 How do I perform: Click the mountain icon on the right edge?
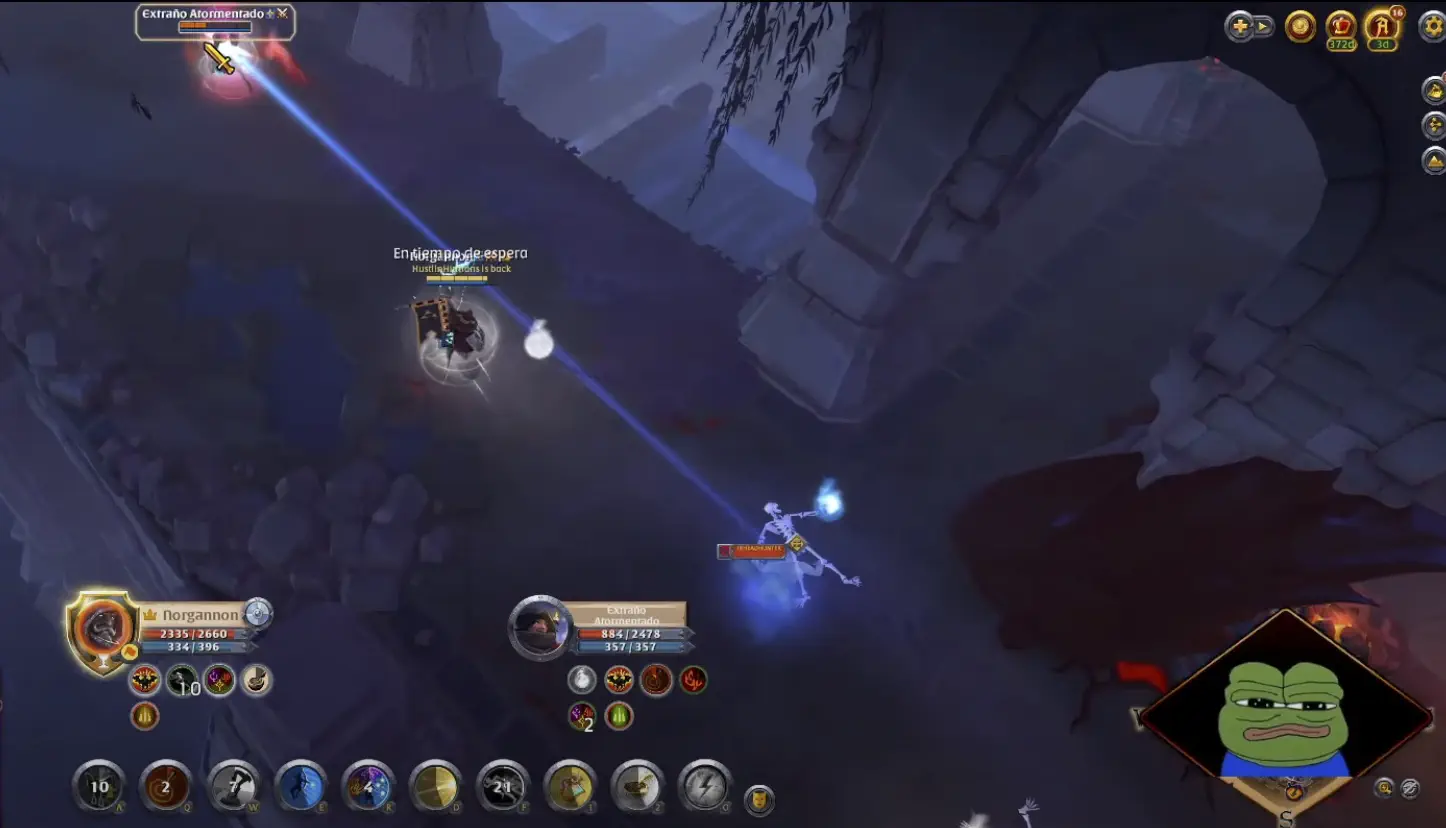coord(1432,160)
